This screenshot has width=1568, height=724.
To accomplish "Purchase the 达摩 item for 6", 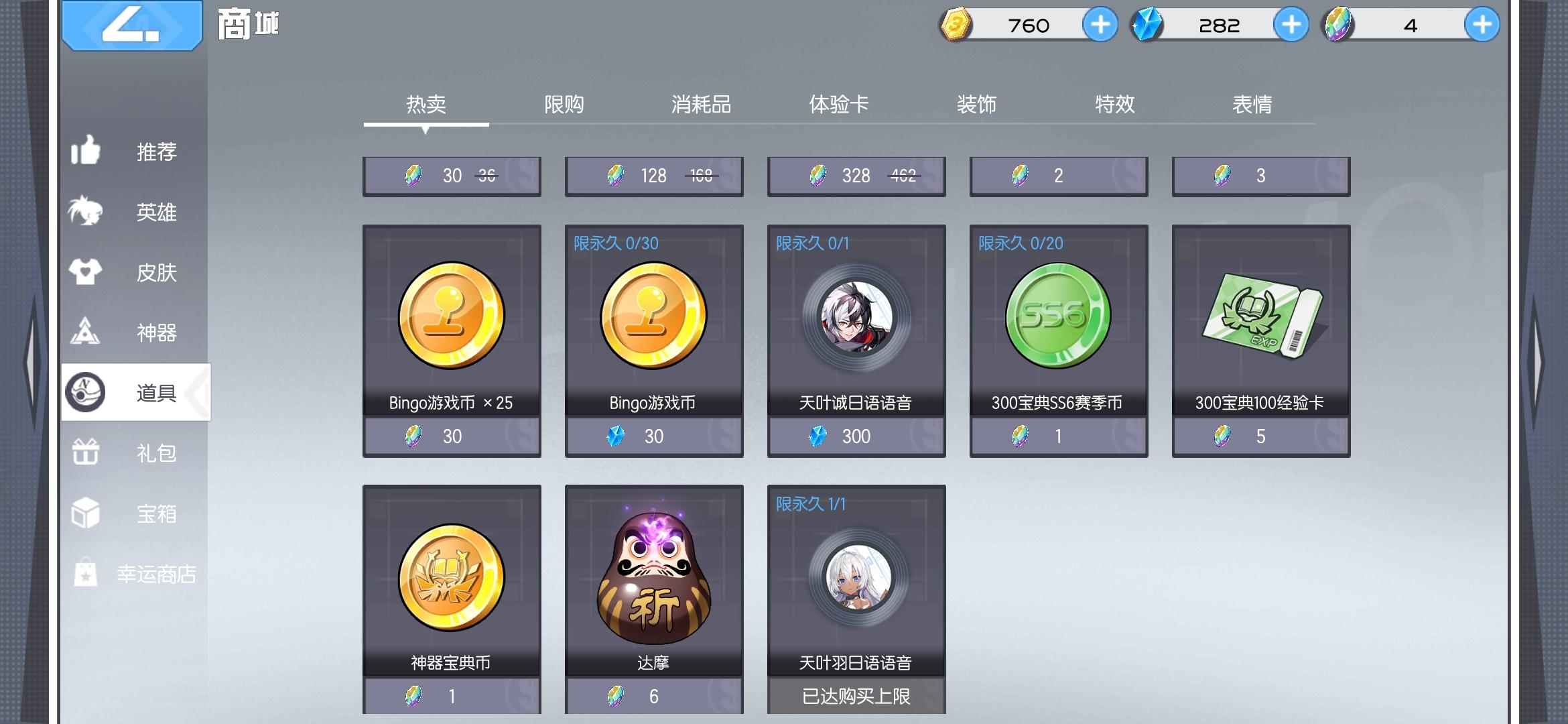I will [x=654, y=697].
